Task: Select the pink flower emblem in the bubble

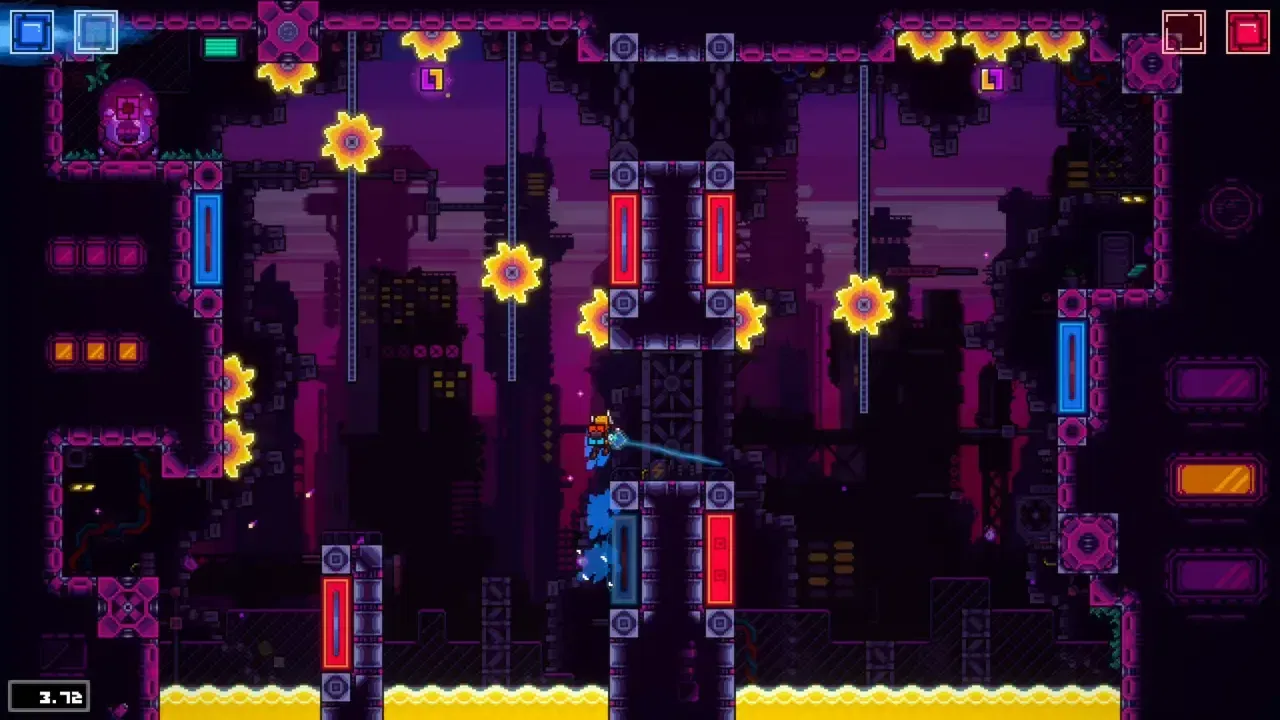Action: coord(127,107)
